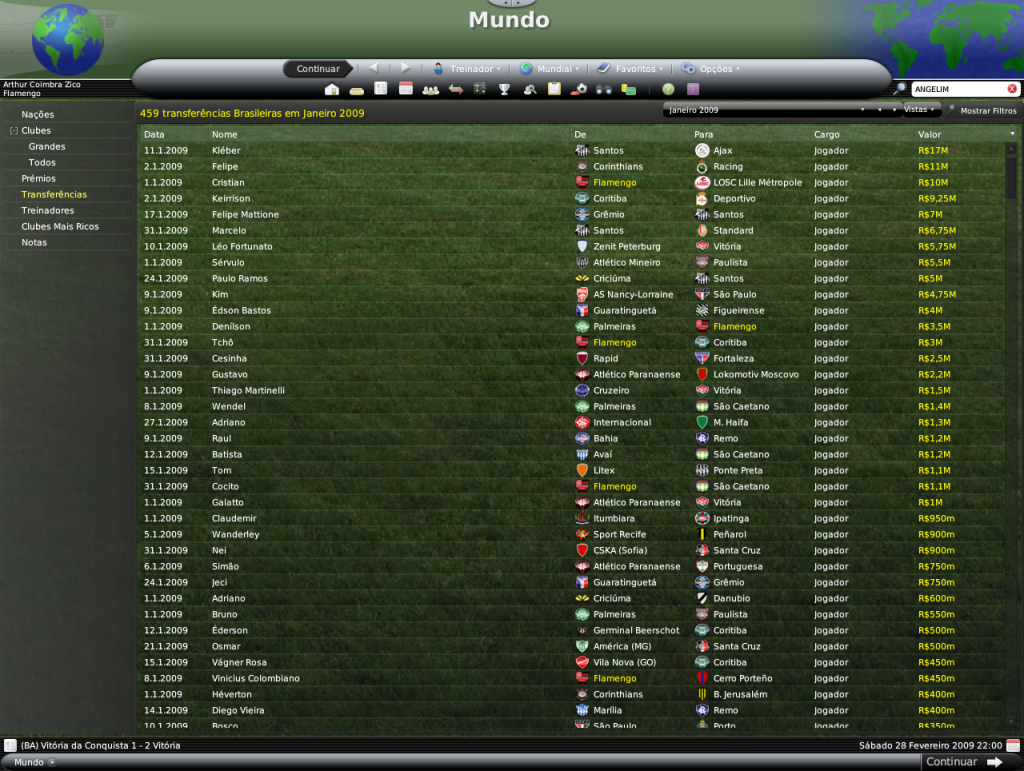Show the Prémios section
This screenshot has height=771, width=1024.
39,178
